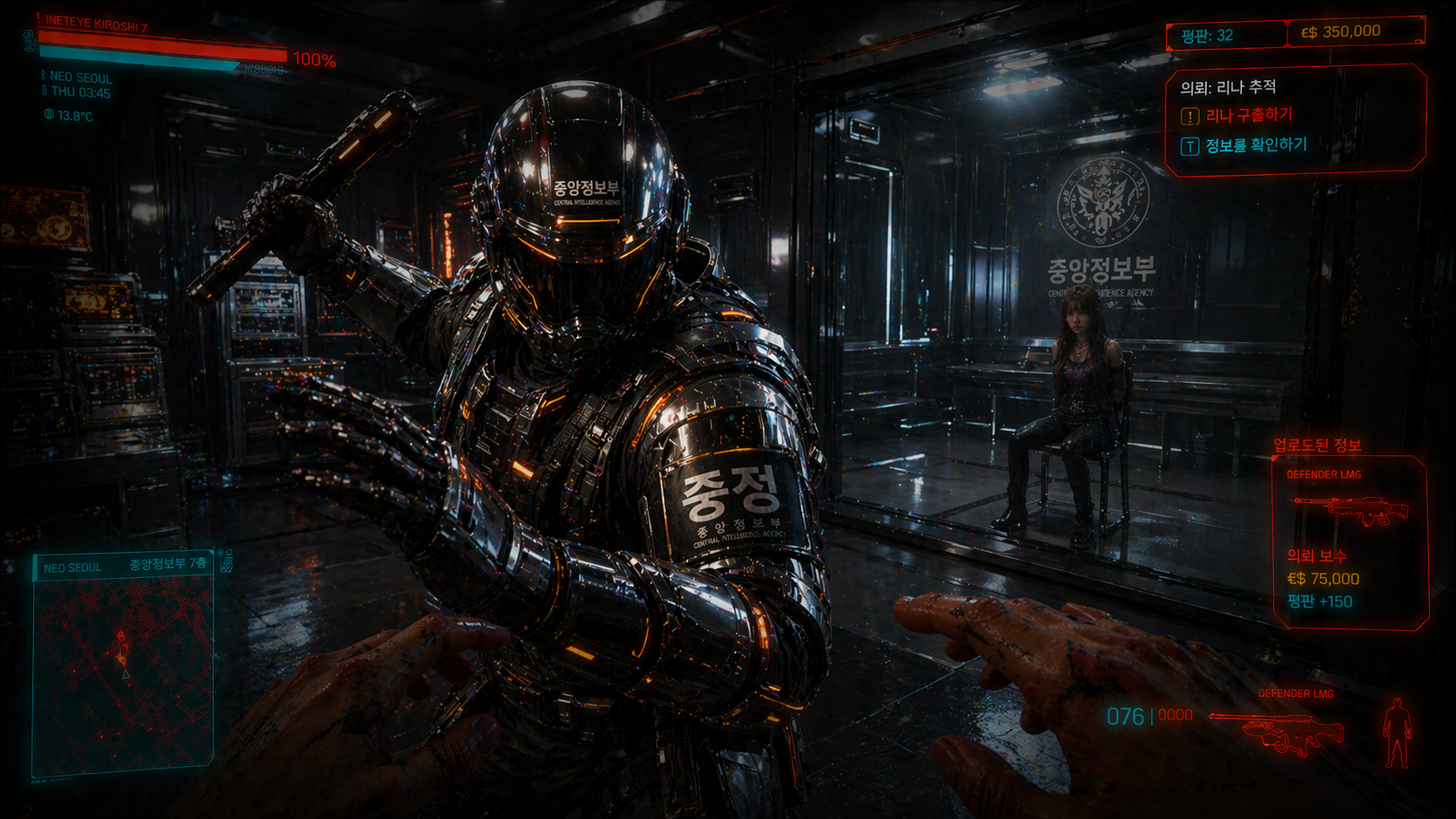Screen dimensions: 1456x819
Task: Select the rescue Rina objective
Action: tap(1249, 116)
